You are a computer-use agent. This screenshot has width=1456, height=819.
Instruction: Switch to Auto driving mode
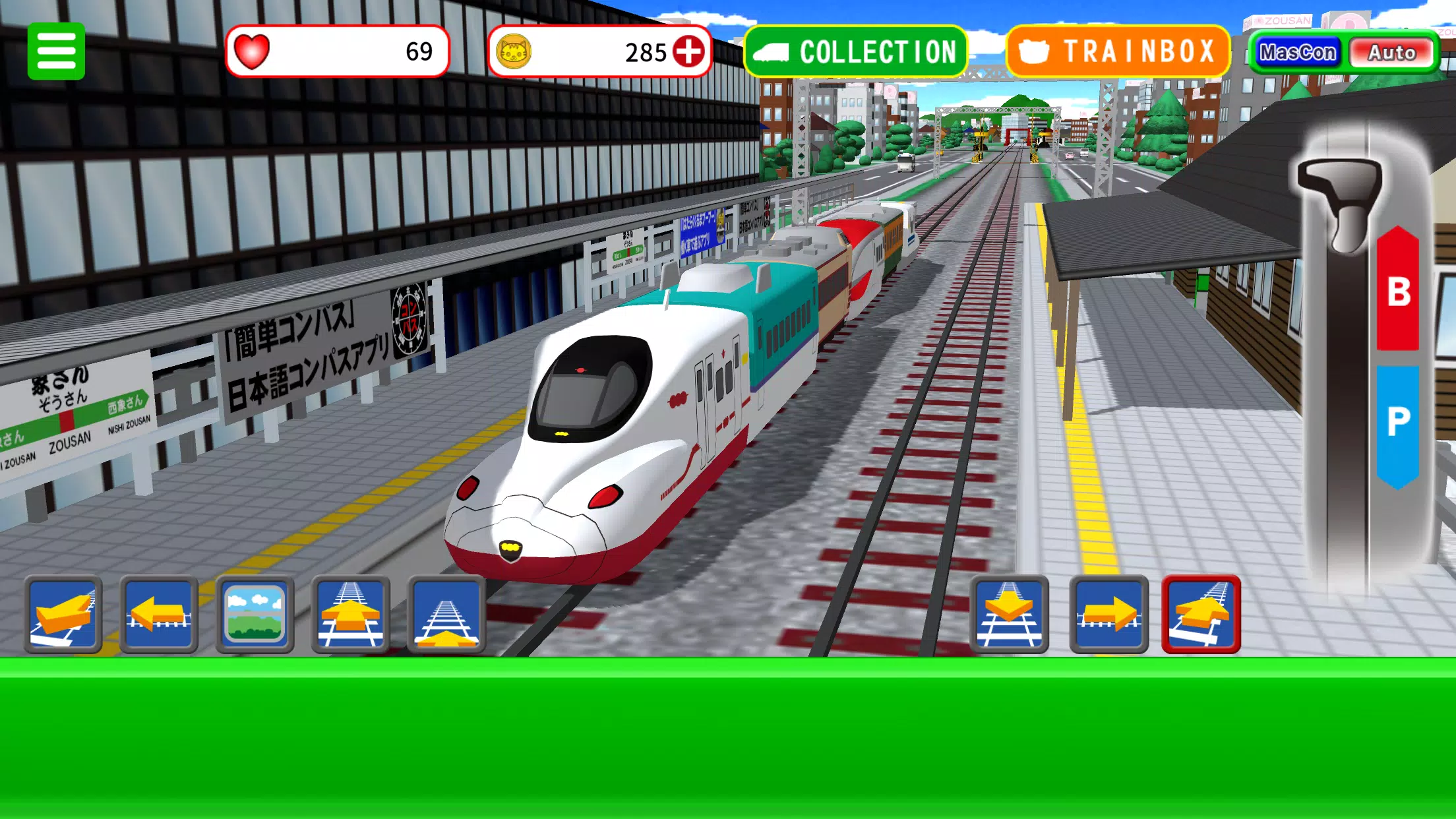point(1391,52)
